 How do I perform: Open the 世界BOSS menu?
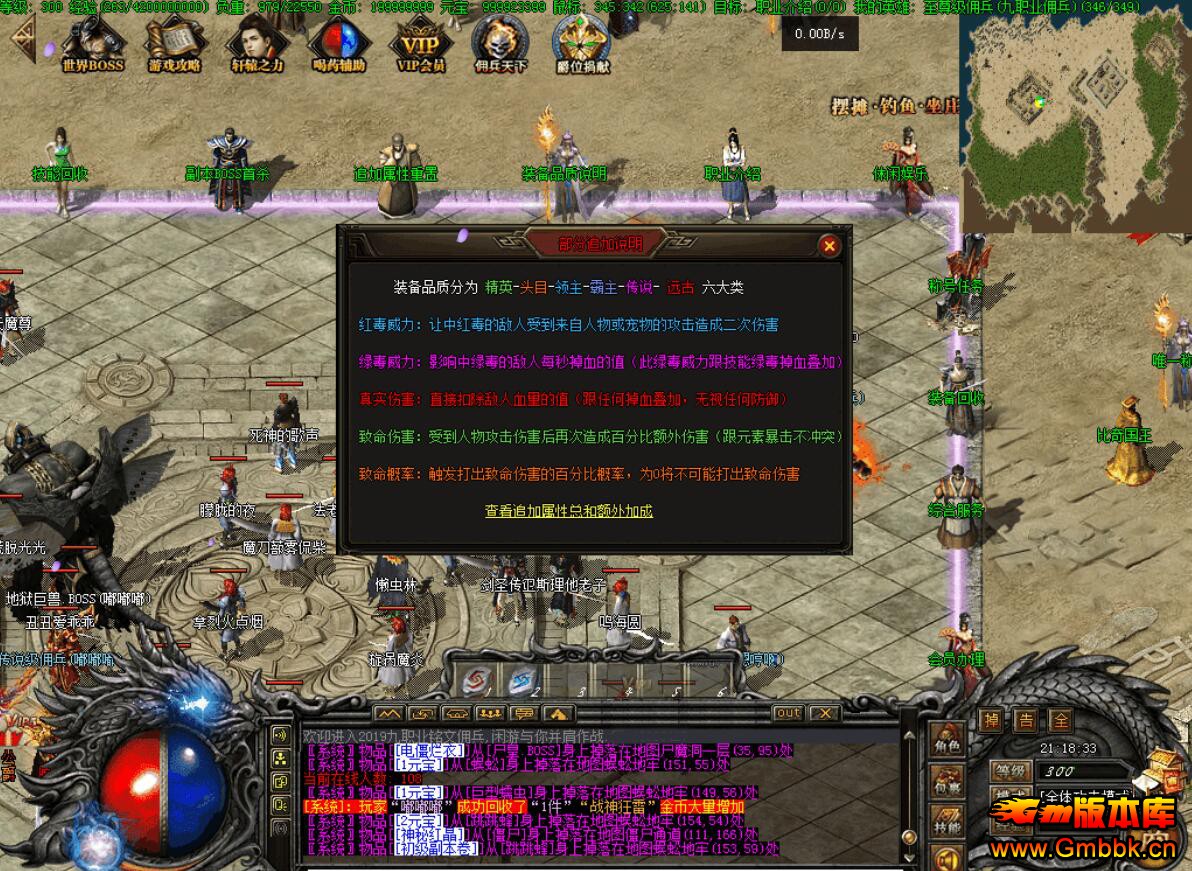[93, 45]
